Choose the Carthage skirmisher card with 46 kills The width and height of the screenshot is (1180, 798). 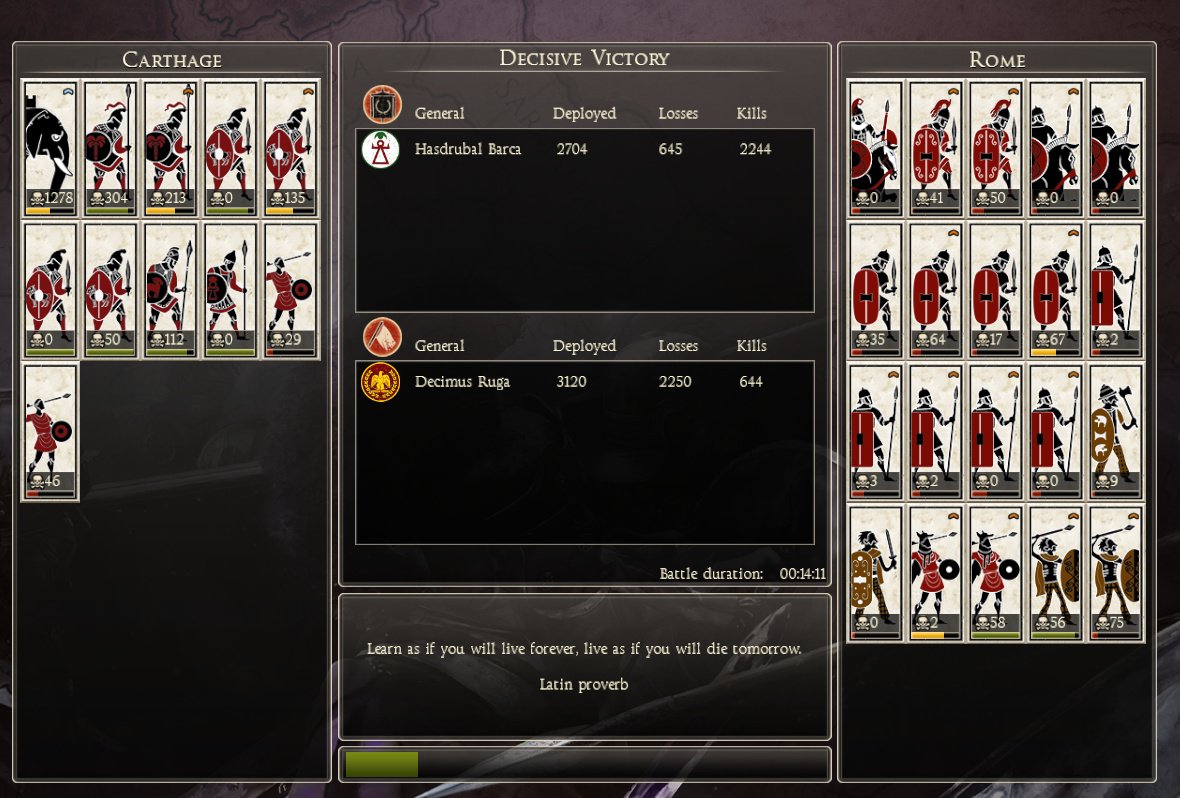[x=50, y=431]
